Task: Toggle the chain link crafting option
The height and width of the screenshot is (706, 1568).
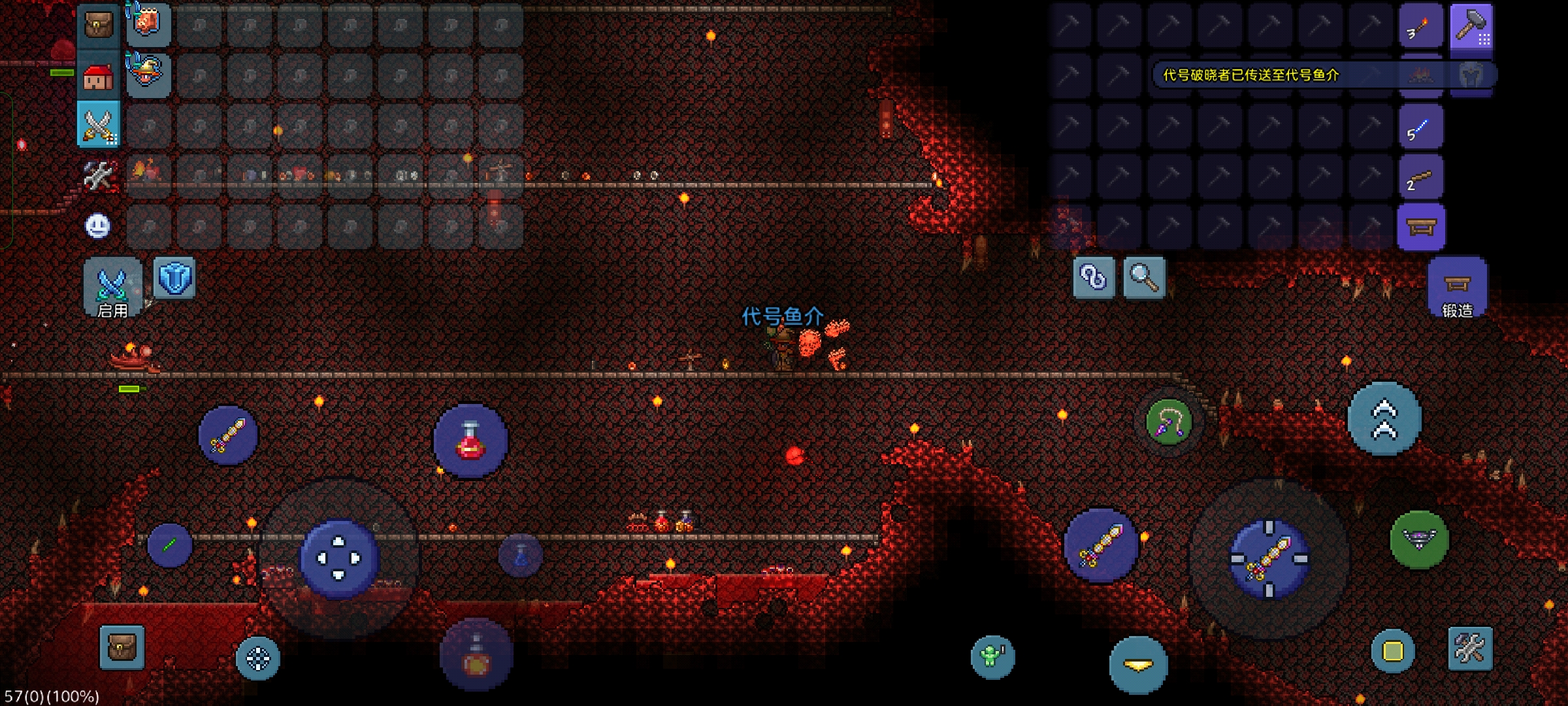Action: [1094, 278]
